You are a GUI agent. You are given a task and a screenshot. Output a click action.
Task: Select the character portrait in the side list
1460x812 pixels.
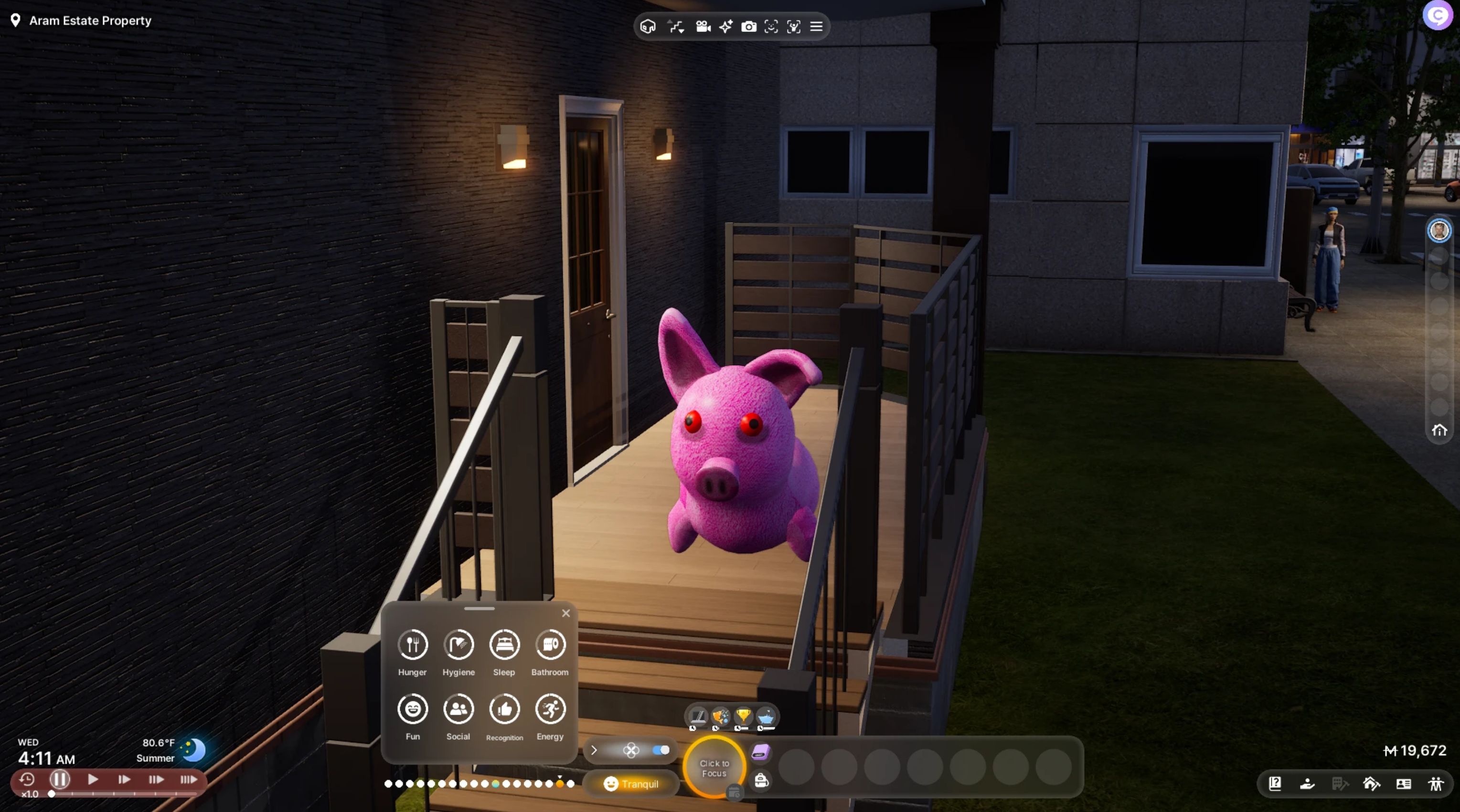pyautogui.click(x=1439, y=231)
